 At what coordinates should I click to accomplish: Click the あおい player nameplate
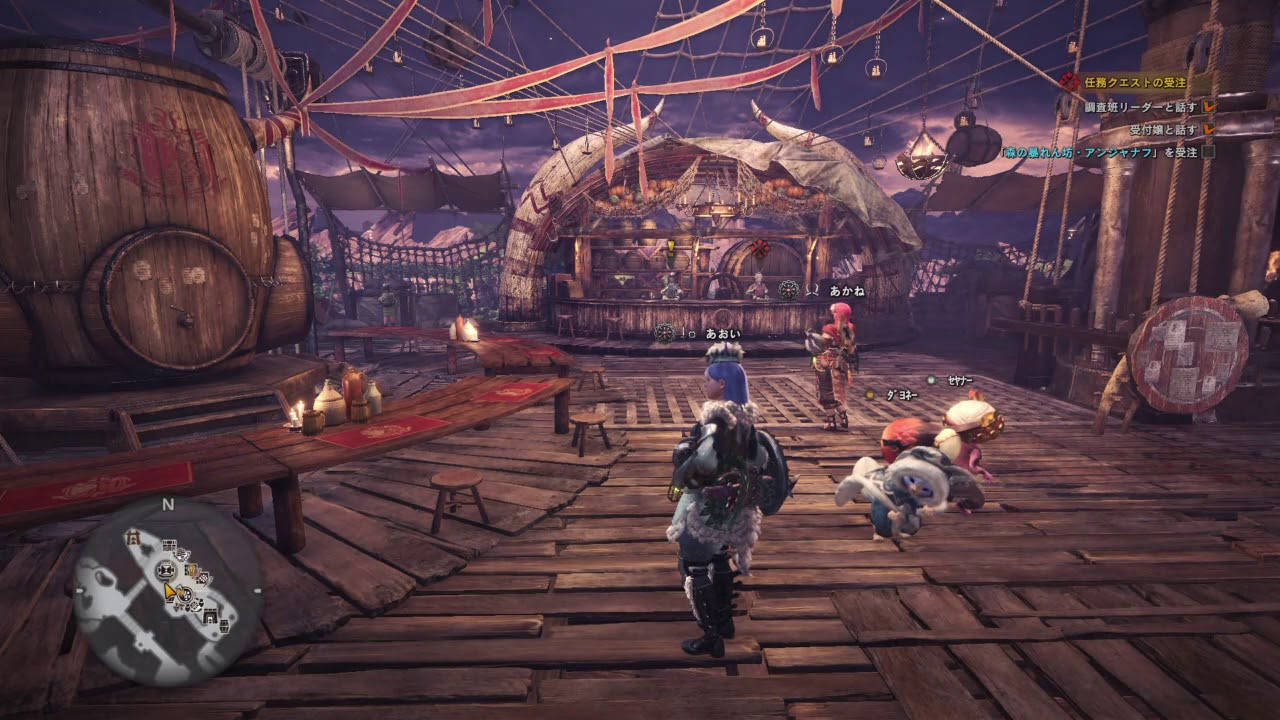722,333
